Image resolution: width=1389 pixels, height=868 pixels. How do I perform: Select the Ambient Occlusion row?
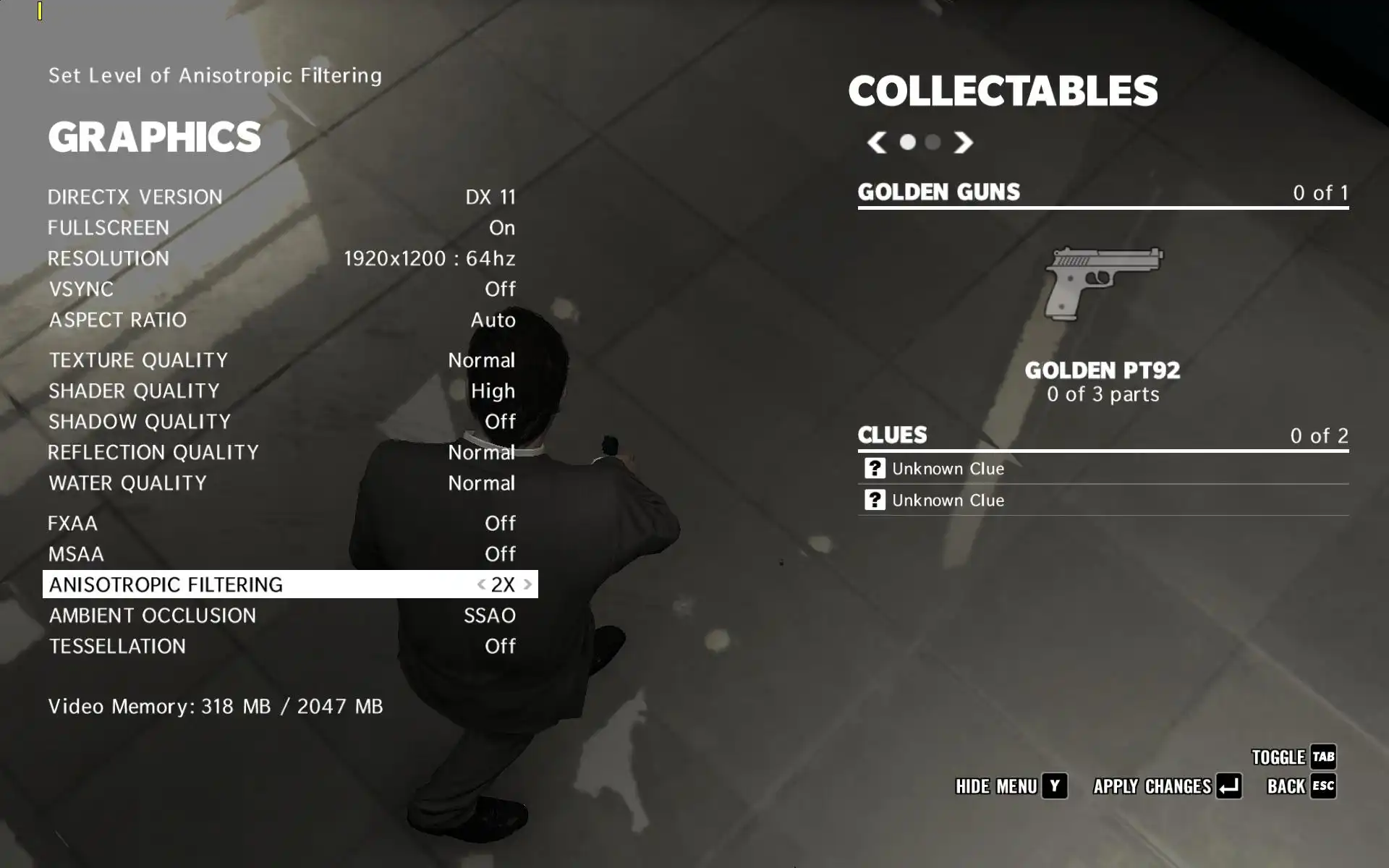coord(282,616)
